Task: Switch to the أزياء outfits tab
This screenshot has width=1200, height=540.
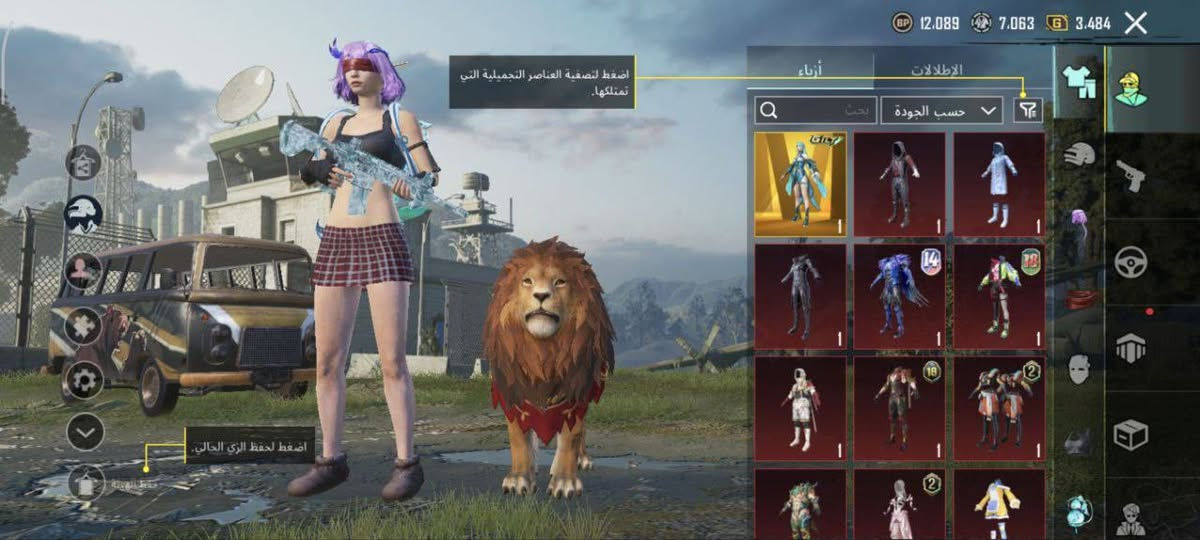Action: coord(811,70)
